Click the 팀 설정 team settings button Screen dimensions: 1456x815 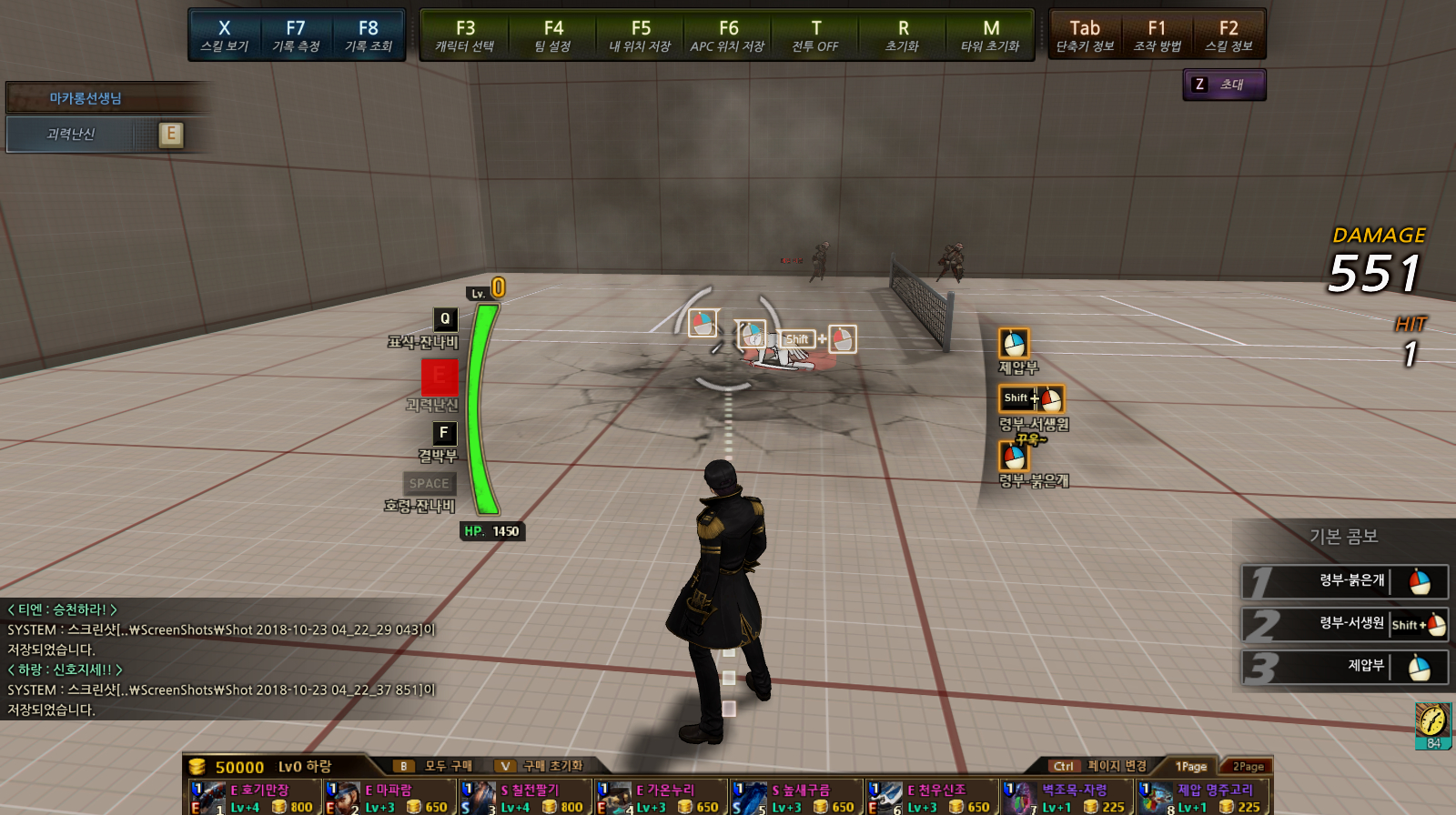pos(552,35)
